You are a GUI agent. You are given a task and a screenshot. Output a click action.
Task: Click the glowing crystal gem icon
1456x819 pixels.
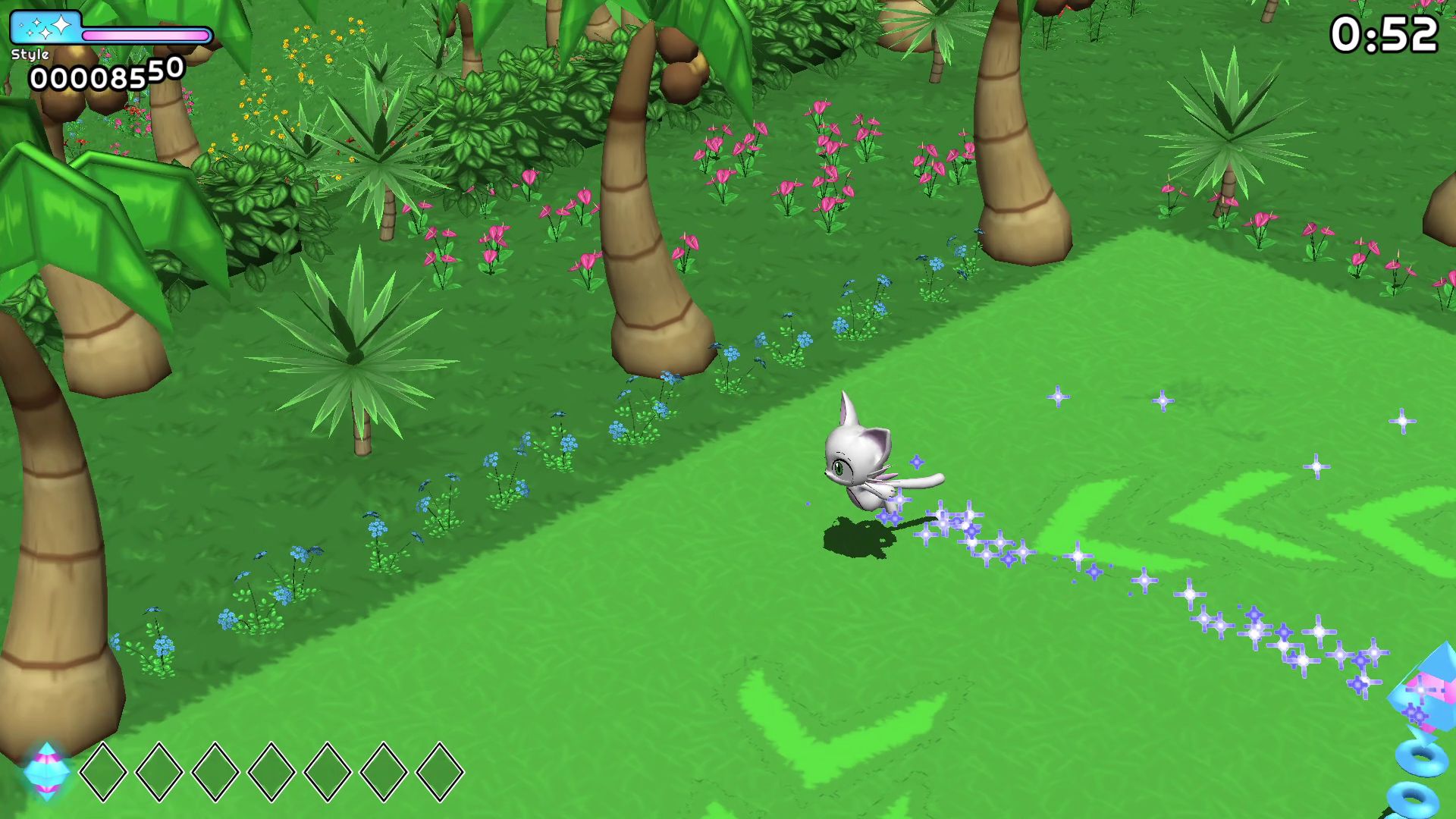point(47,771)
